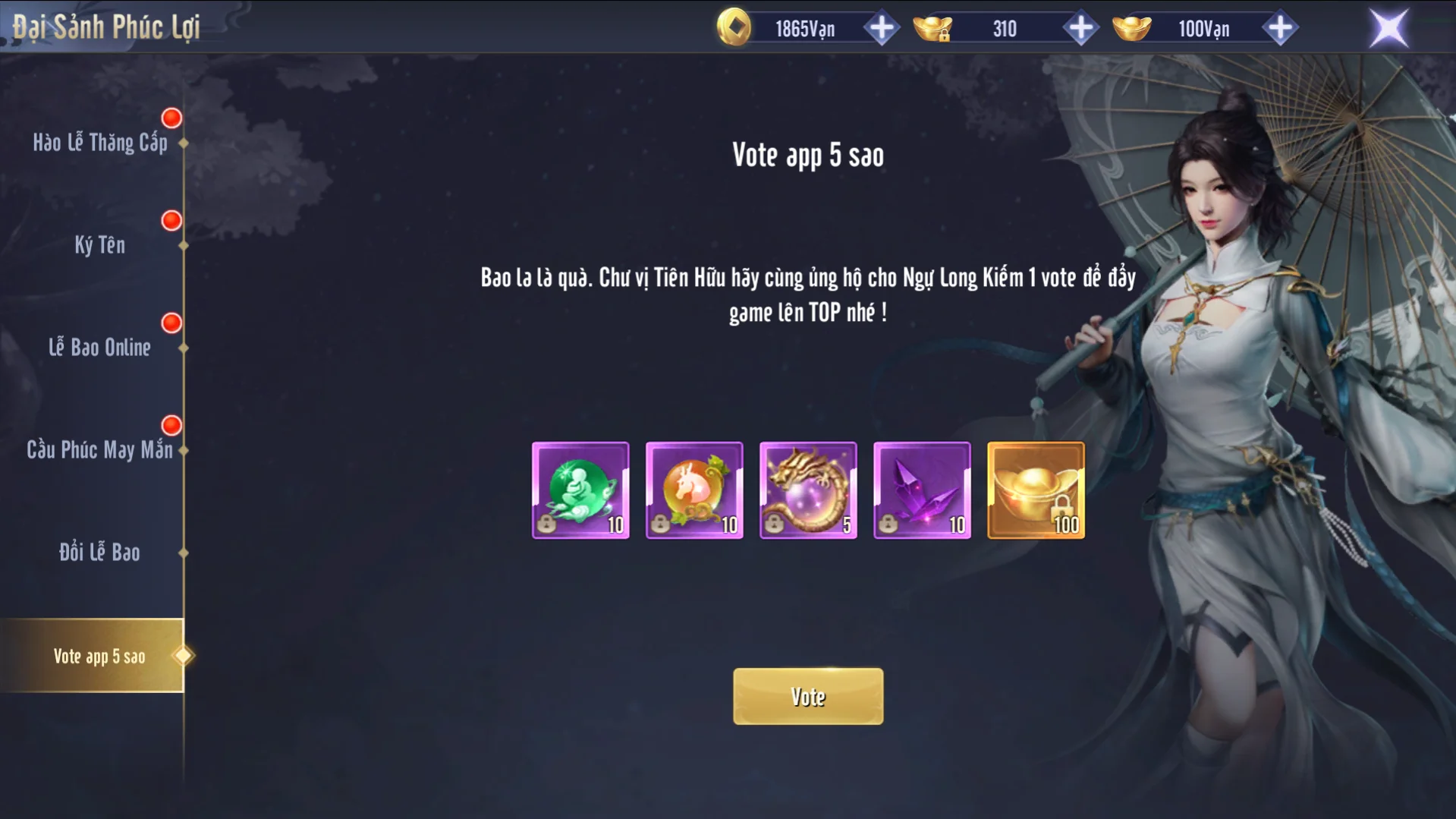
Task: Tap the plus beside the 310 locked ingots
Action: tap(1080, 29)
